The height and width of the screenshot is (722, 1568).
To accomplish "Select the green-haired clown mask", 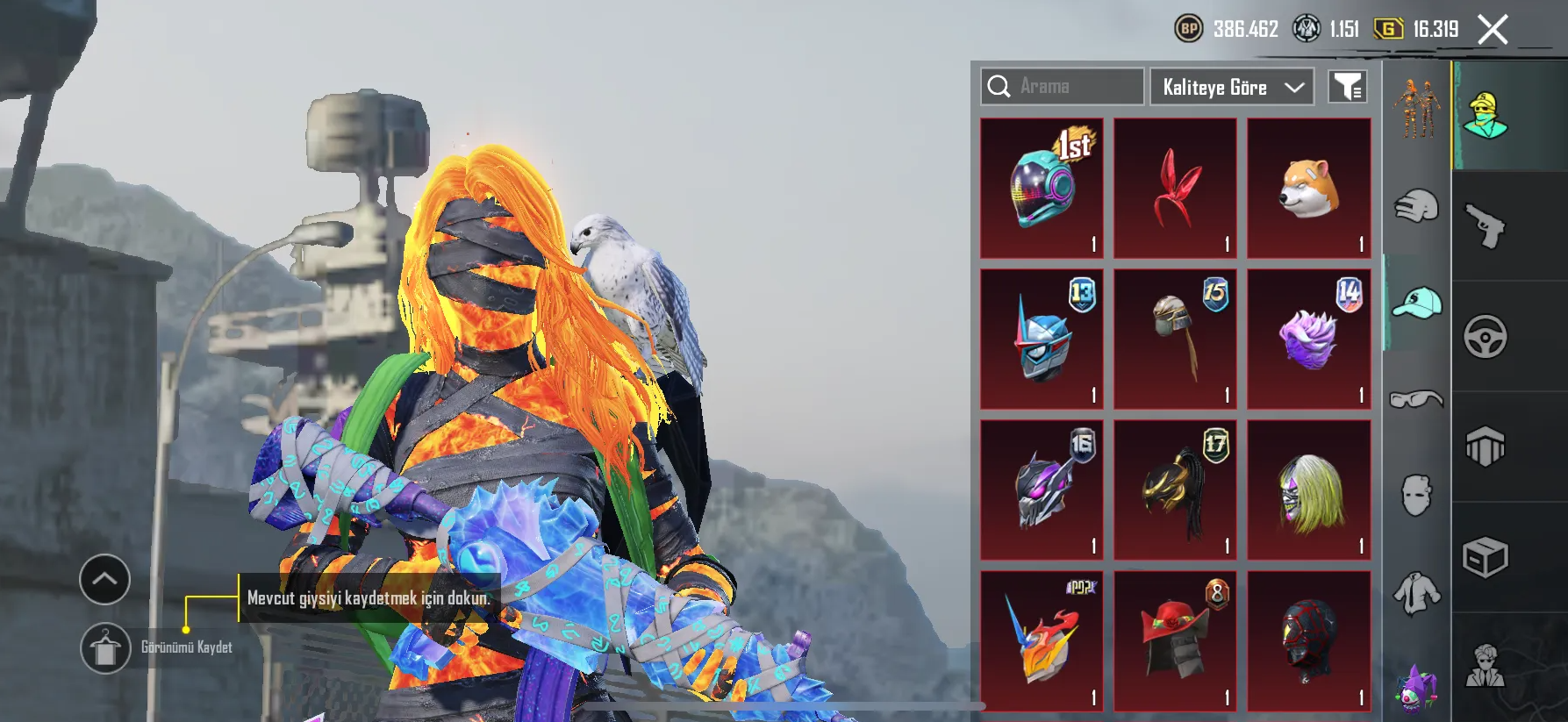I will click(x=1308, y=490).
